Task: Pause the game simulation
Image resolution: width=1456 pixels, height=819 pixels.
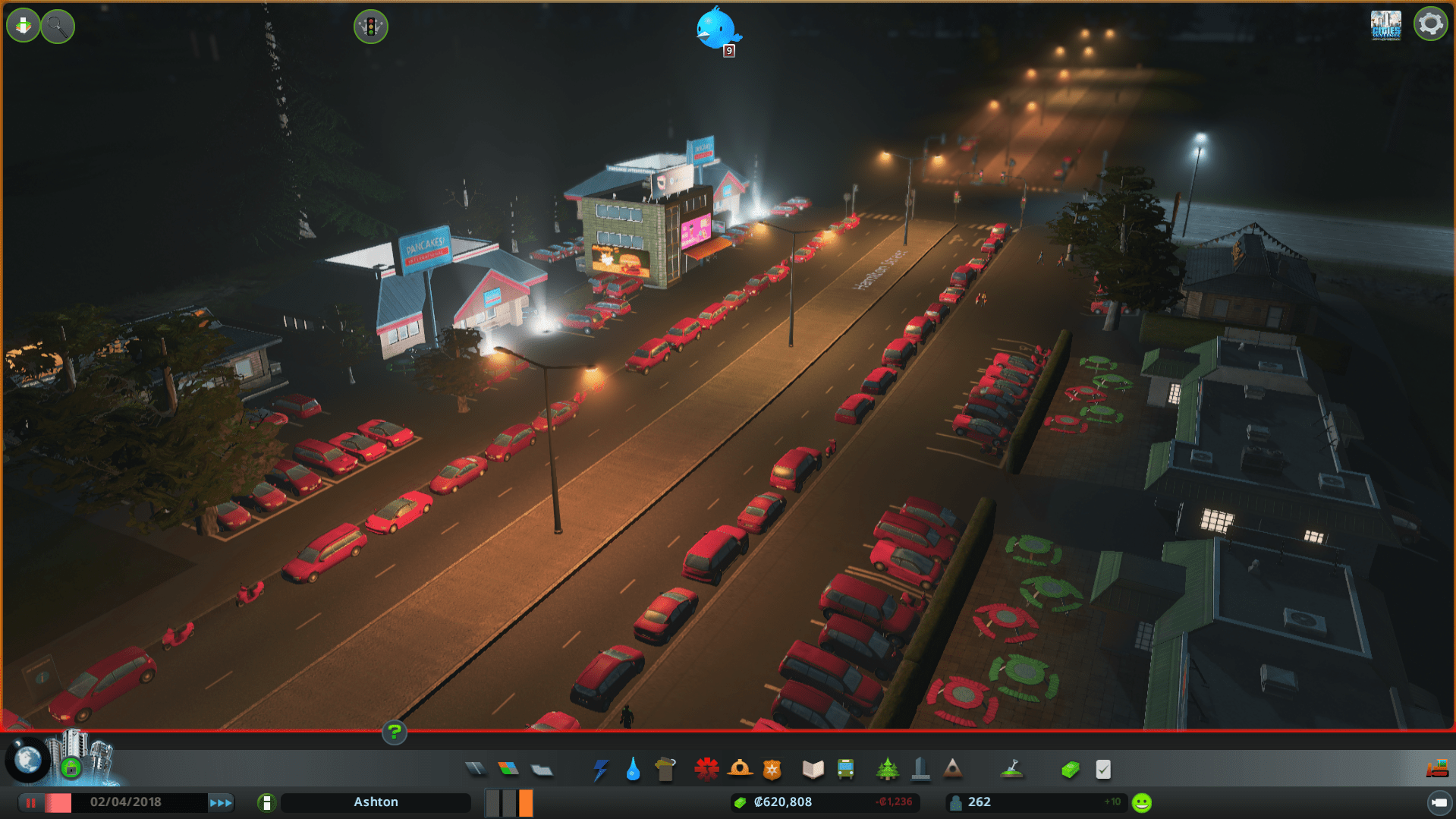Action: point(33,802)
